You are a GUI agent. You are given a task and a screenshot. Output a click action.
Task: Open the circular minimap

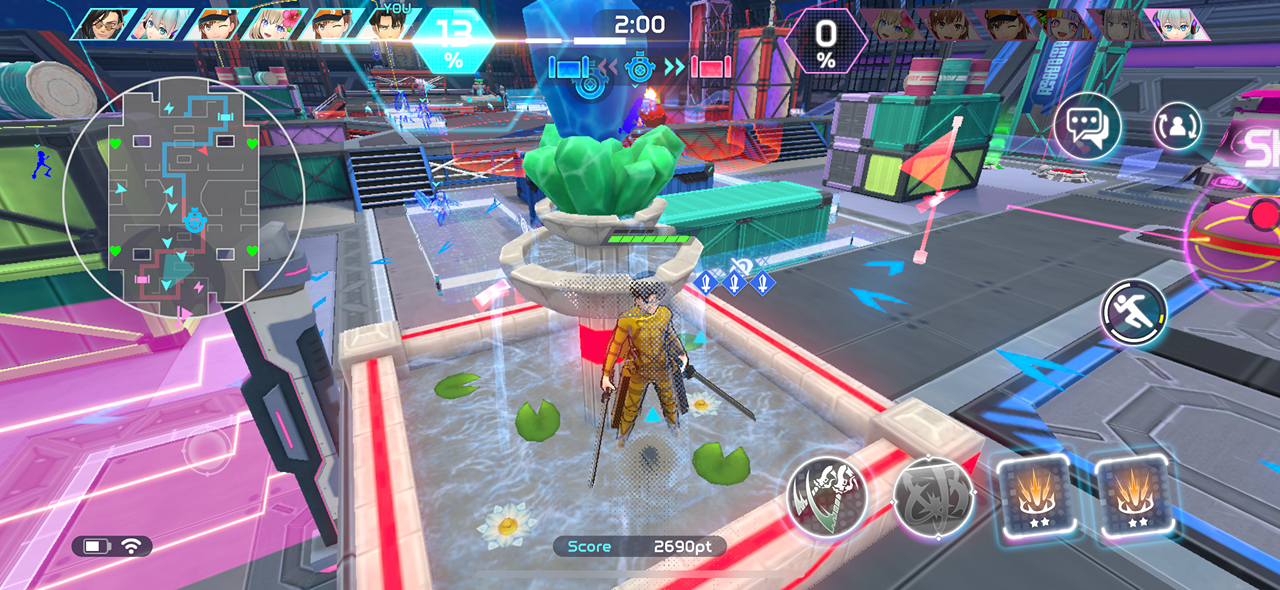pos(184,197)
